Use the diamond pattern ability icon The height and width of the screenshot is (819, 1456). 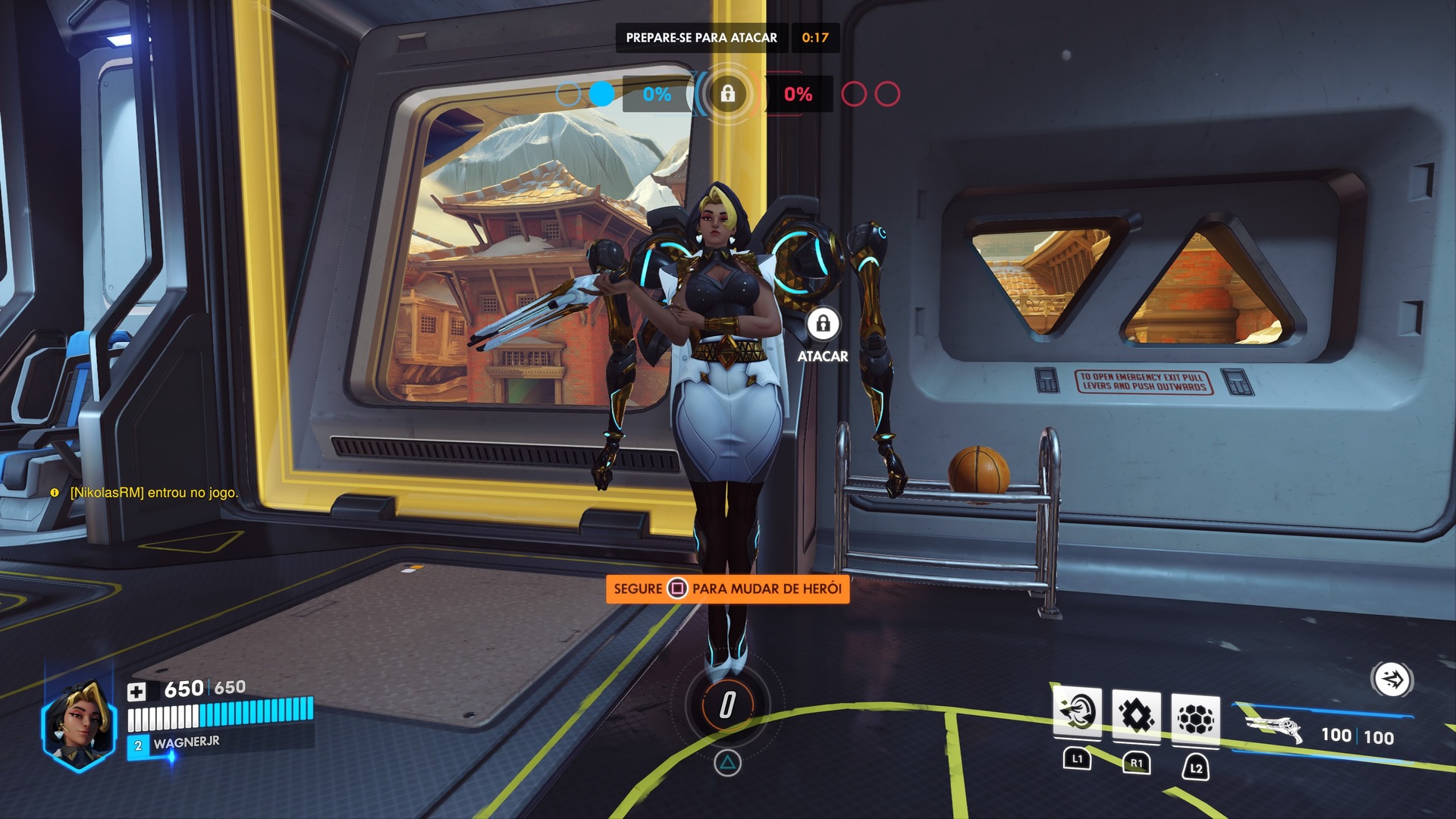(1136, 715)
